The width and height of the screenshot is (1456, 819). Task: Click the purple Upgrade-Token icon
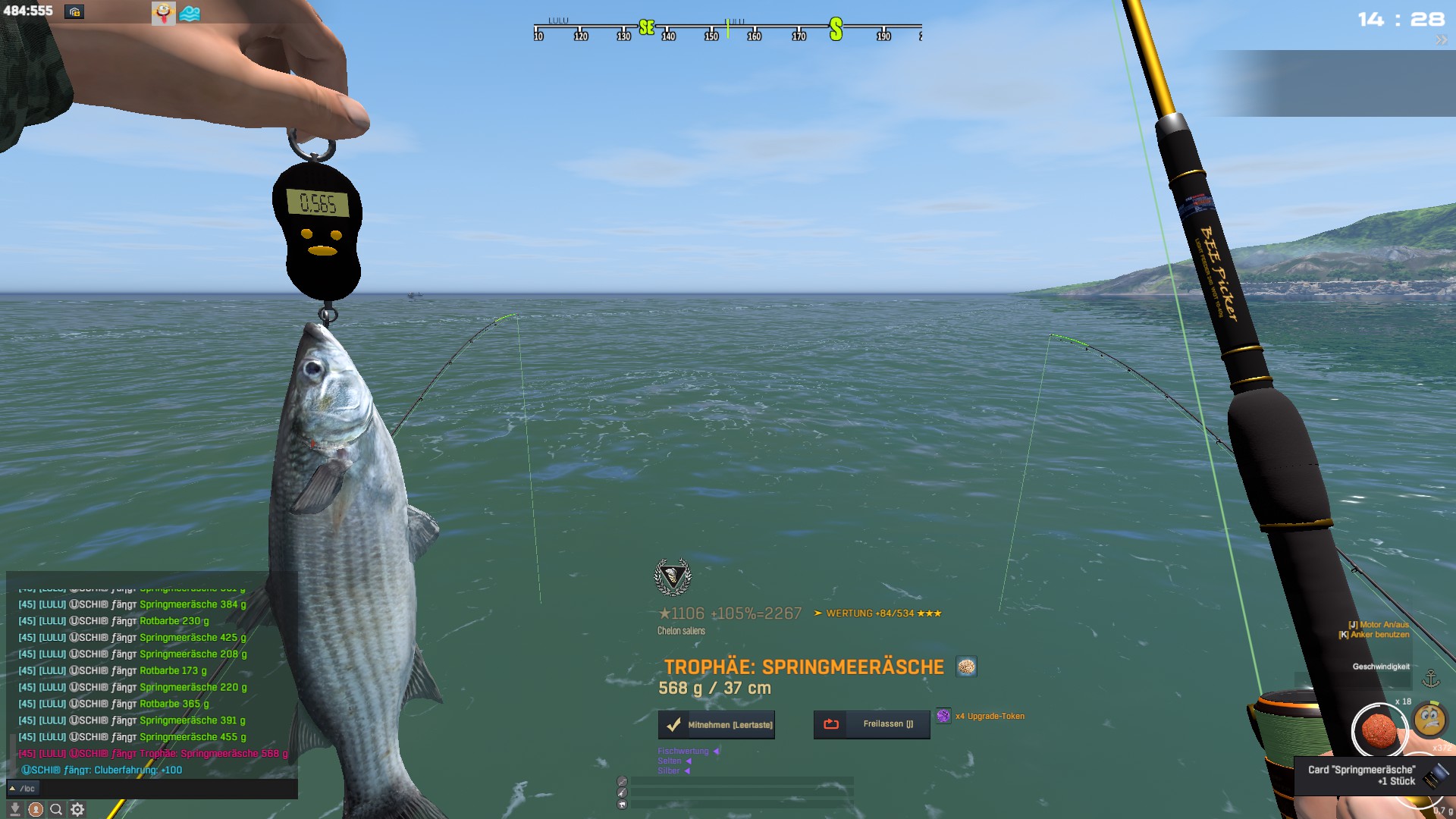[x=943, y=716]
